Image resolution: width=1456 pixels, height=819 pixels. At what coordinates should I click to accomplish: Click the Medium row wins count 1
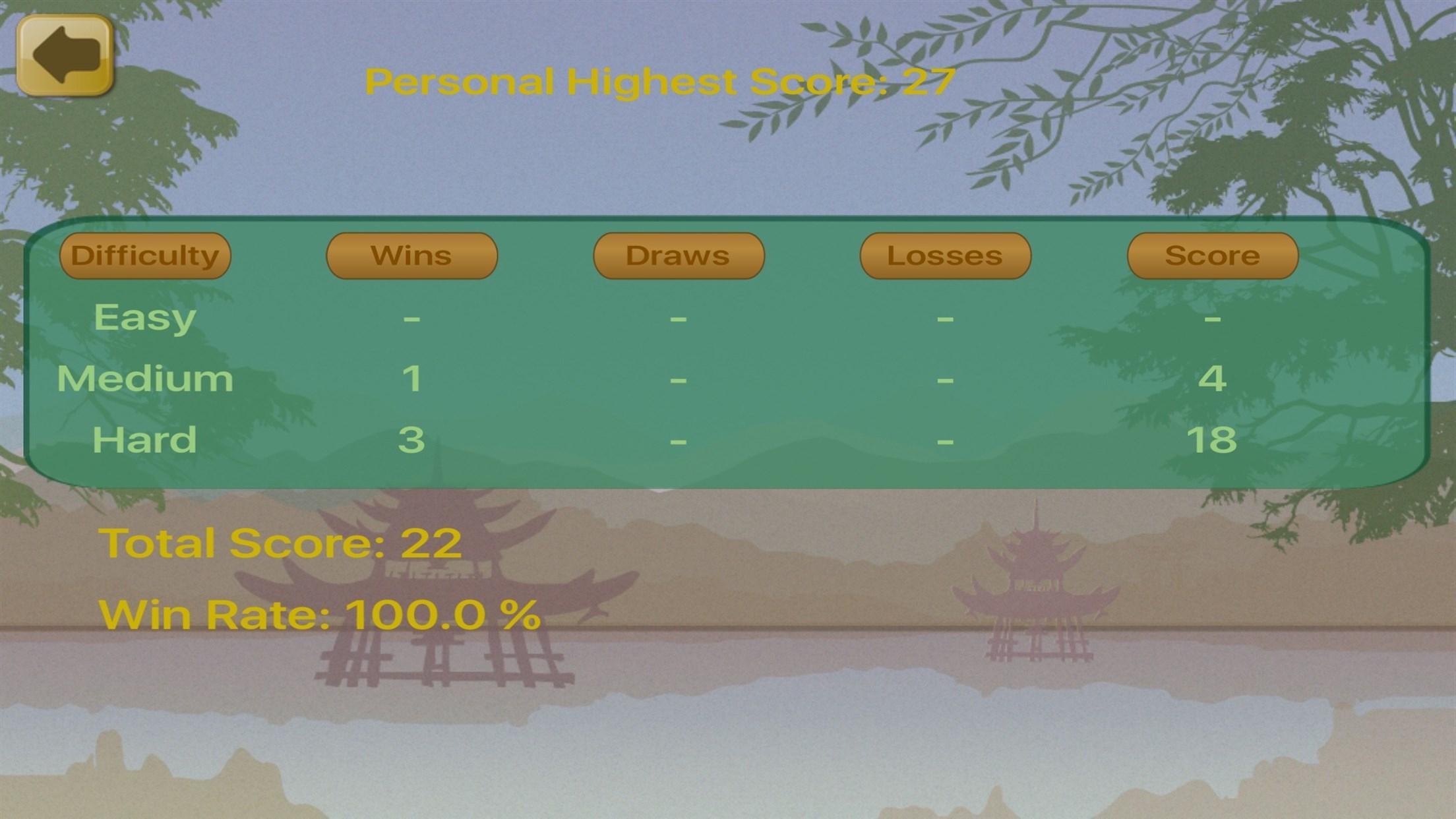pyautogui.click(x=412, y=379)
